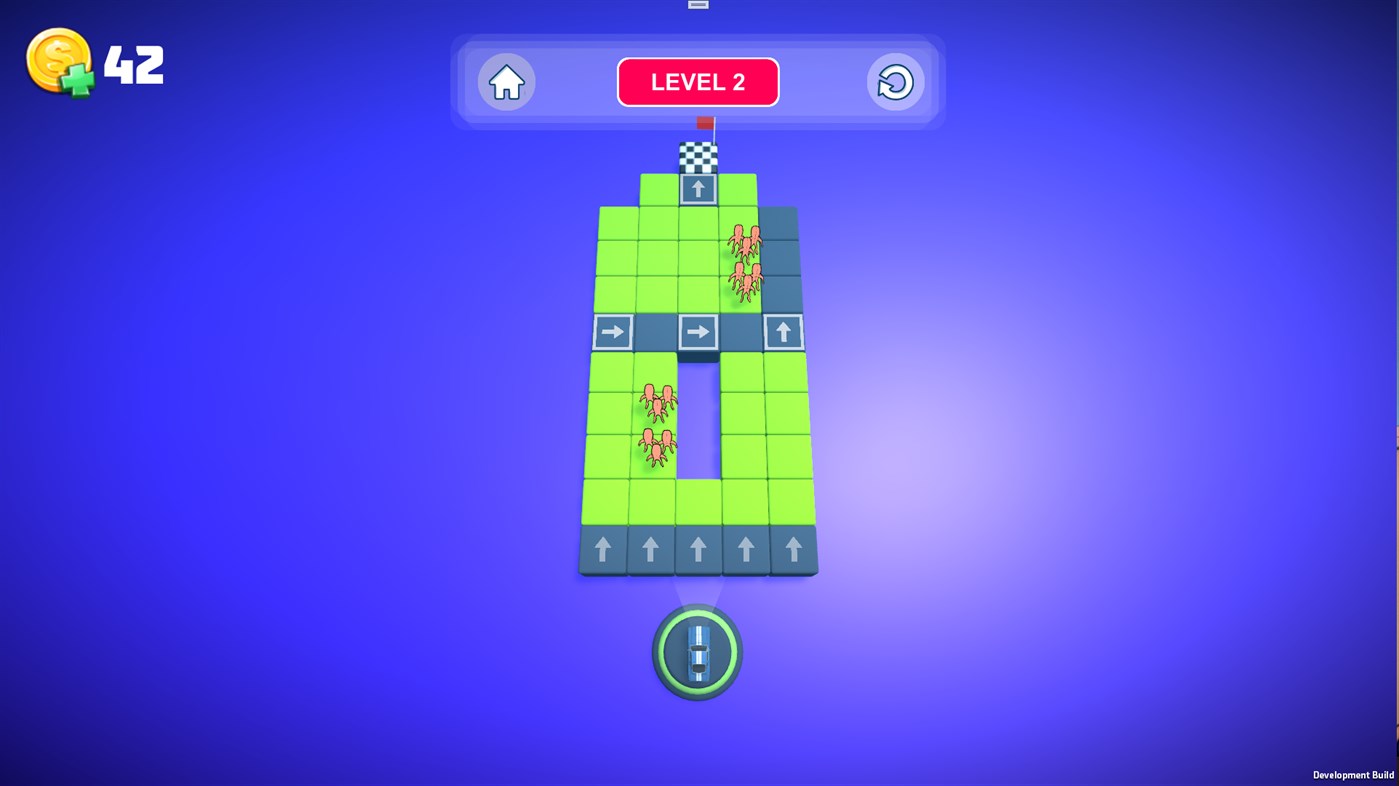Return home using the house button

tap(505, 82)
